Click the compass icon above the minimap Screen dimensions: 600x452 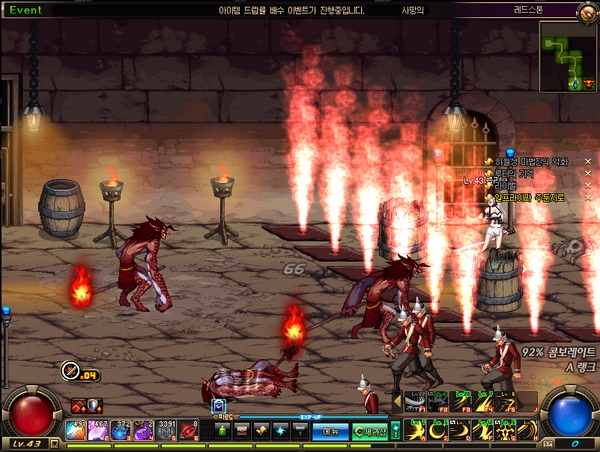(587, 11)
